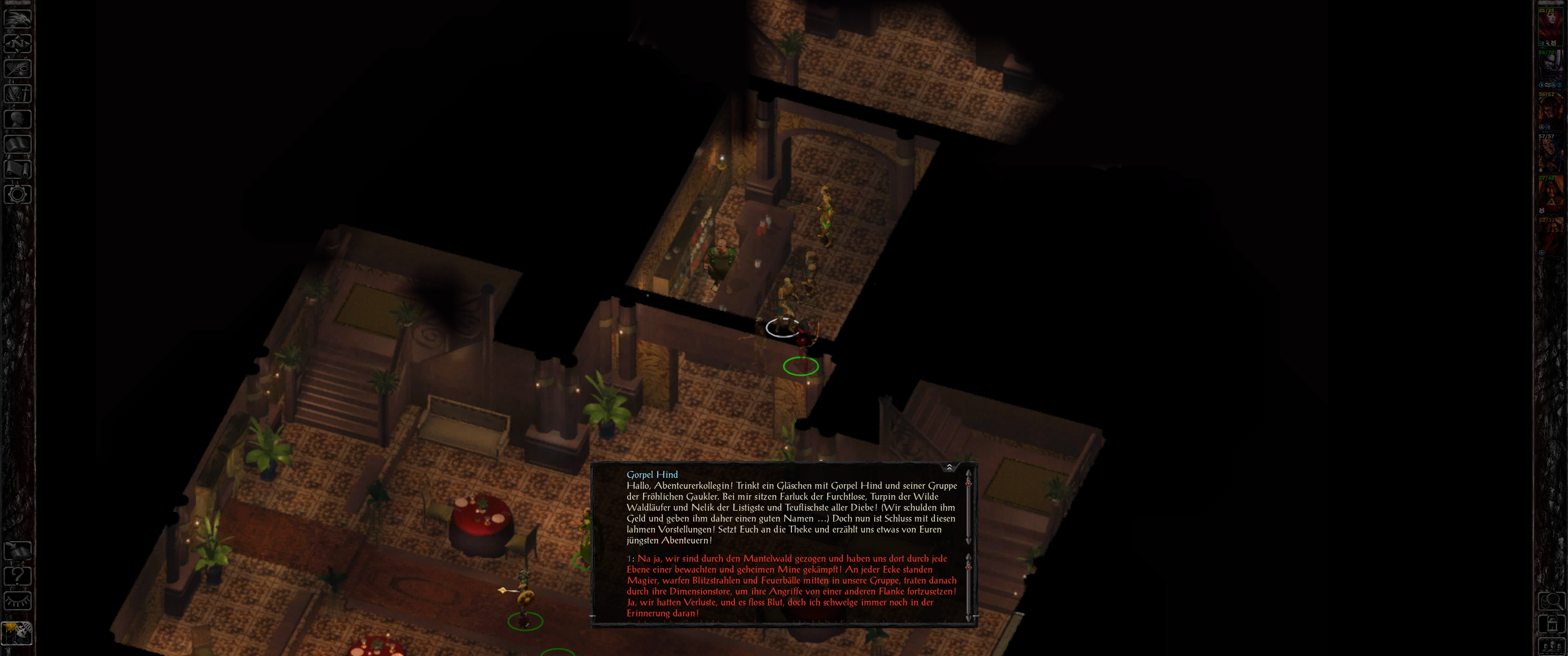Click the day and night clock
The width and height of the screenshot is (1568, 656).
click(x=16, y=633)
